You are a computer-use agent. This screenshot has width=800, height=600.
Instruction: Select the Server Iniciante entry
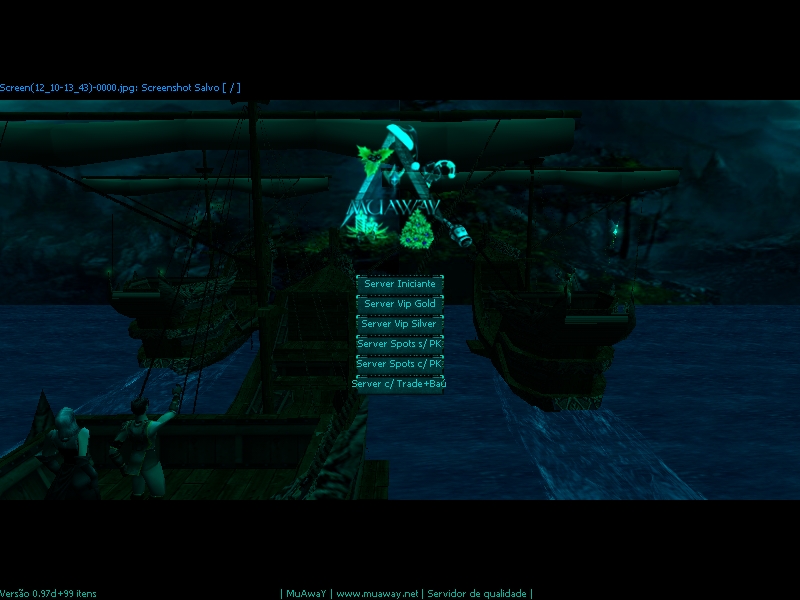point(399,284)
